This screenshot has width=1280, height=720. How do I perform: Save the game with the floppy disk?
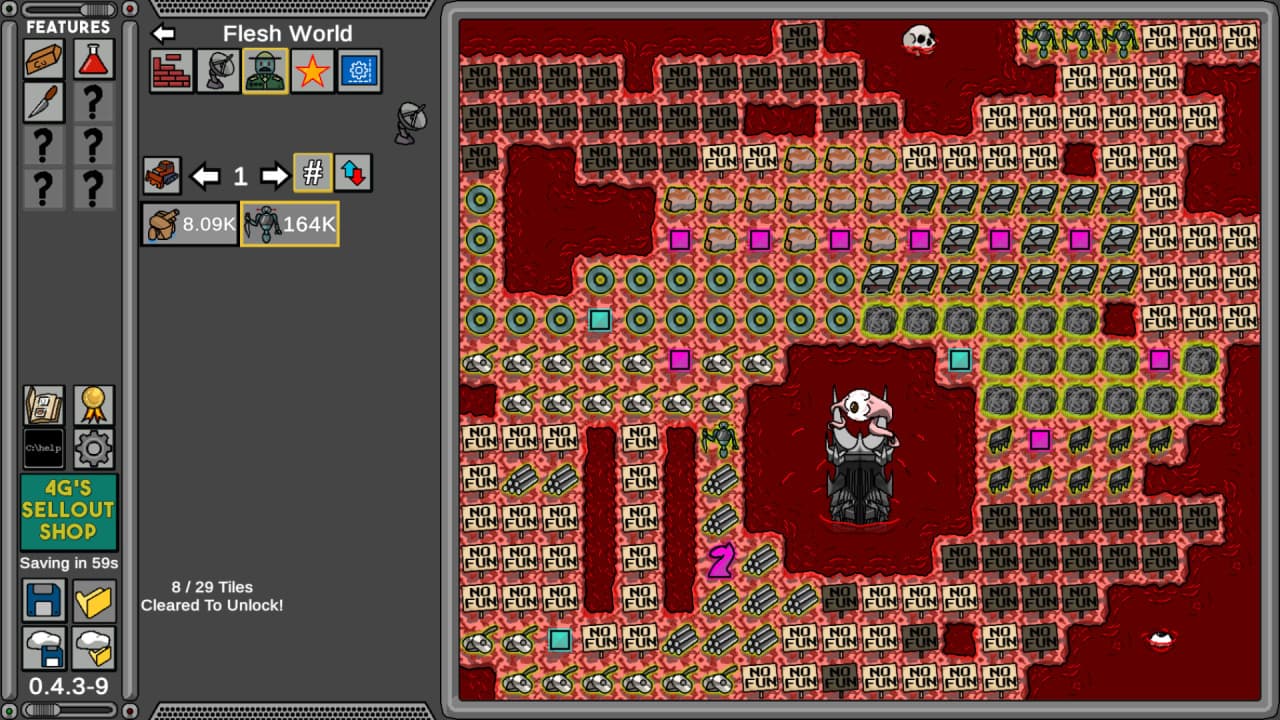point(45,600)
